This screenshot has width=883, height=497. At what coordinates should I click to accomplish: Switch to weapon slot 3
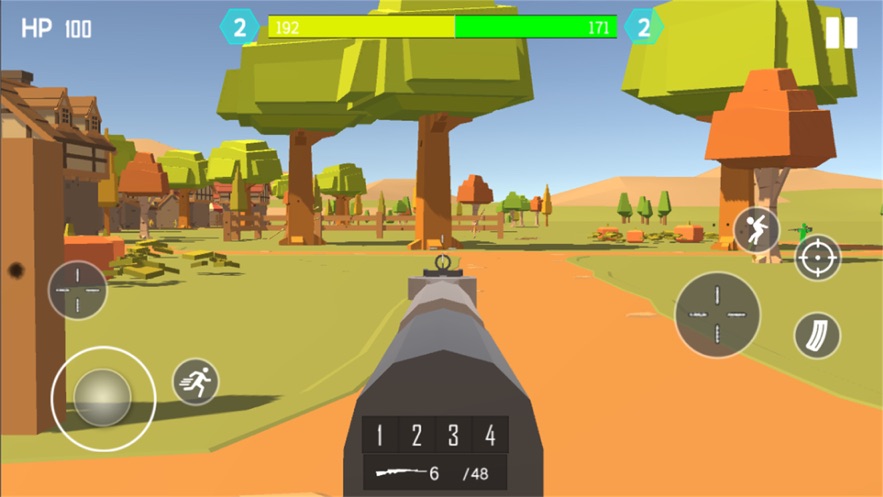(x=453, y=435)
